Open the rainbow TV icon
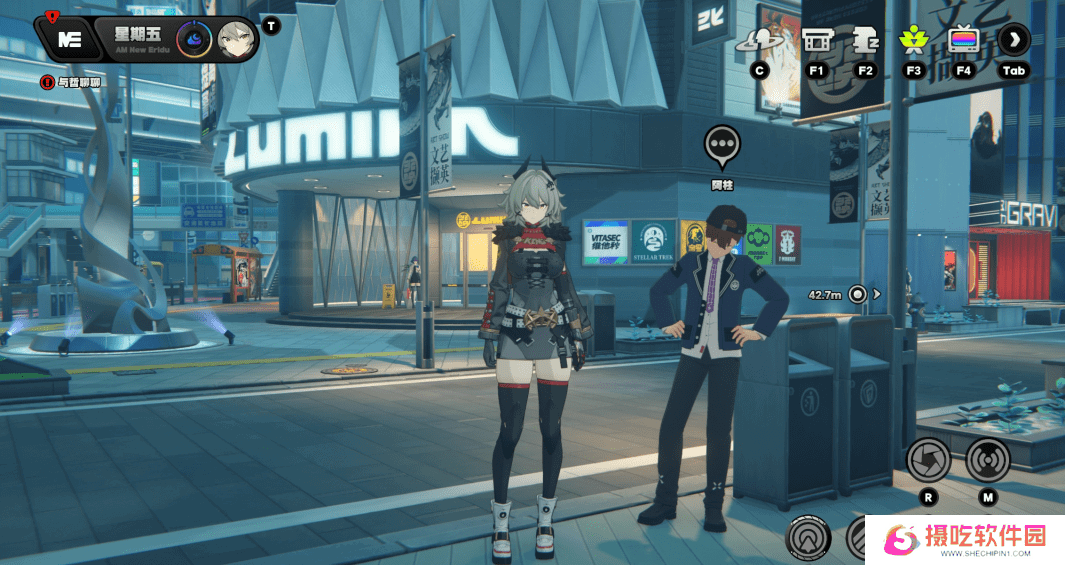The width and height of the screenshot is (1065, 565). tap(963, 41)
